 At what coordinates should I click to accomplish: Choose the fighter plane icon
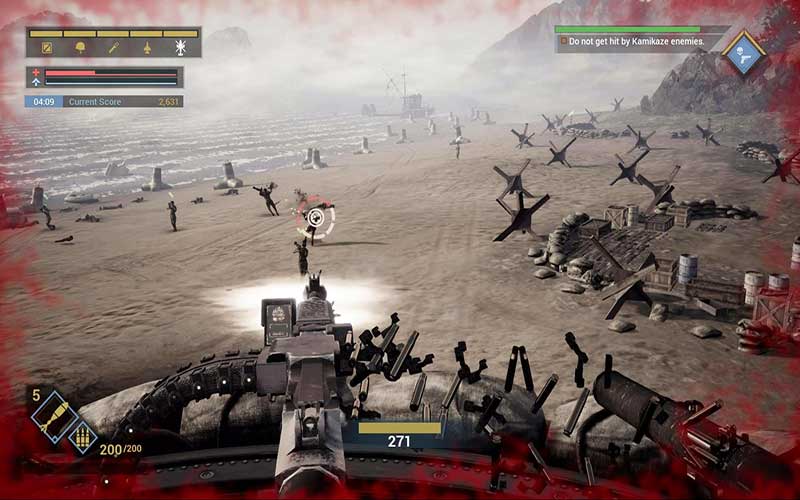tap(147, 47)
